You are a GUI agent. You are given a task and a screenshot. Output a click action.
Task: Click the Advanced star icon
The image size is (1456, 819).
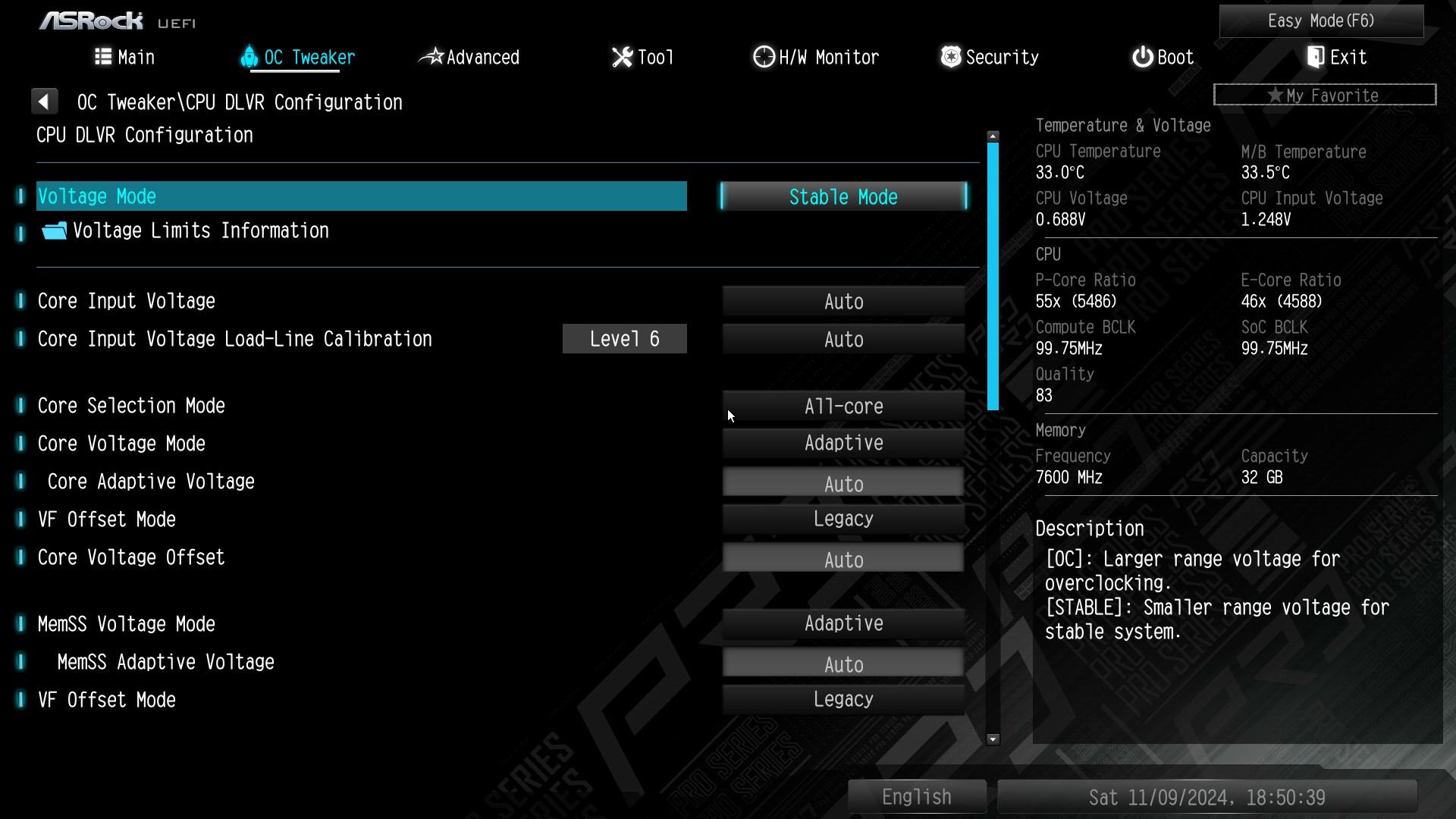[x=434, y=56]
